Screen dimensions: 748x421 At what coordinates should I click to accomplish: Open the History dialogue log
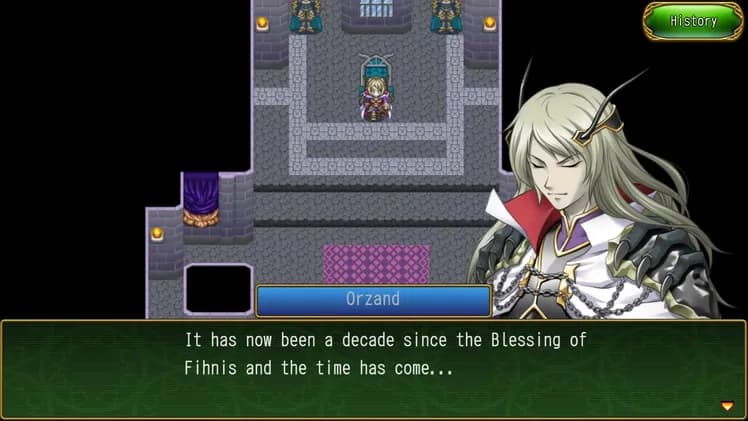point(693,21)
